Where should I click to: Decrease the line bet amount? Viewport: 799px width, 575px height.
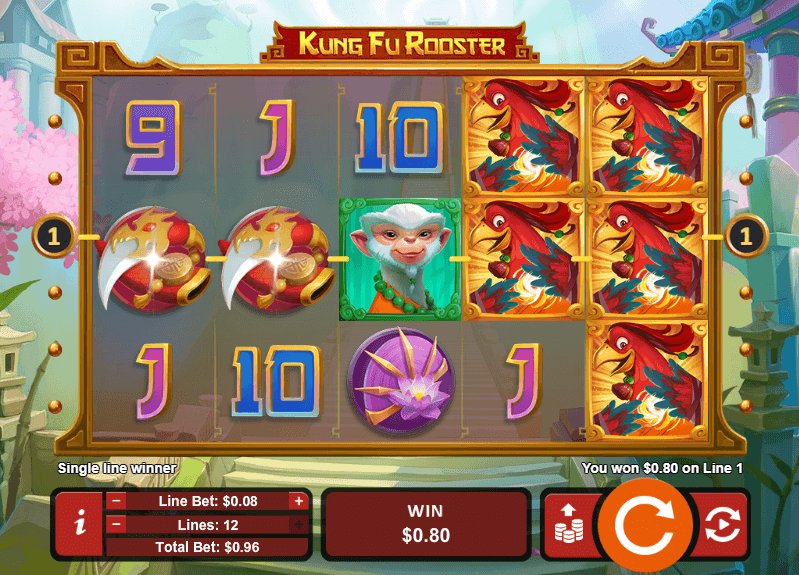117,501
